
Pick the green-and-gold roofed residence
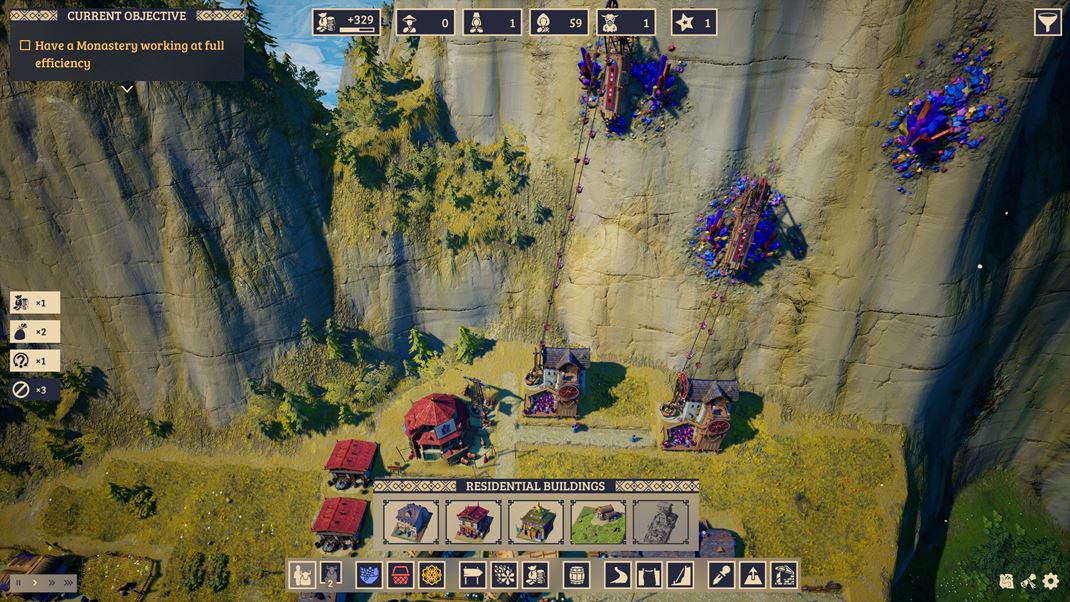536,522
